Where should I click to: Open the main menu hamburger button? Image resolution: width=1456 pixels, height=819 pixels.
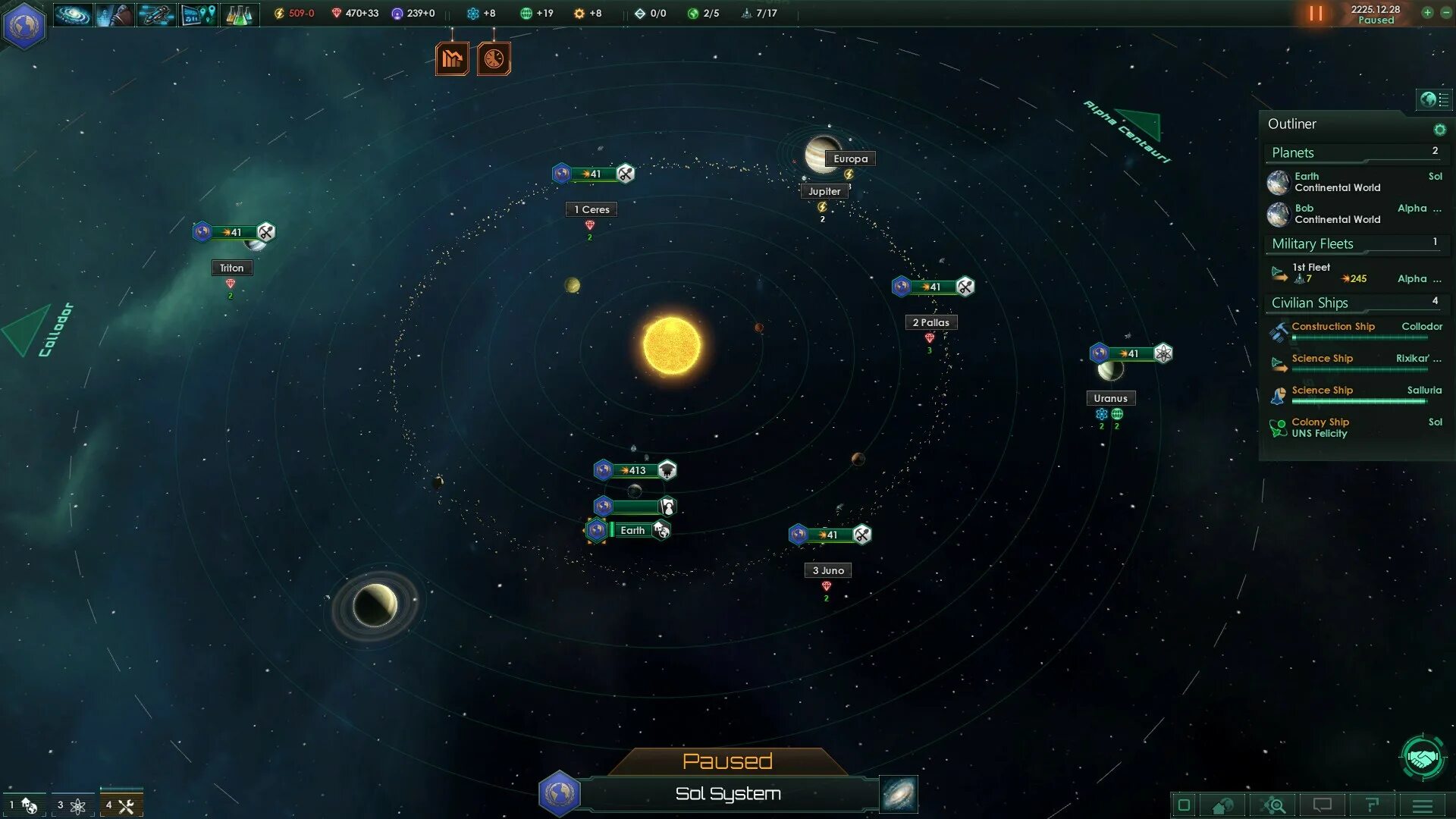(x=1423, y=805)
